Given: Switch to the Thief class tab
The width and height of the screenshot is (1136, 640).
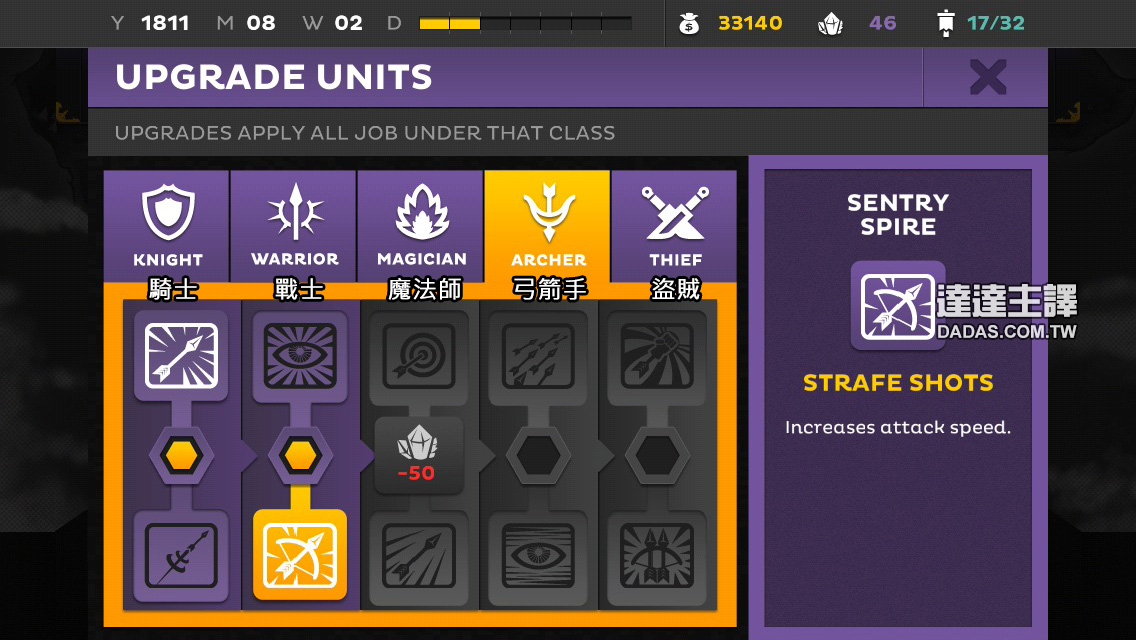Looking at the screenshot, I should coord(675,226).
